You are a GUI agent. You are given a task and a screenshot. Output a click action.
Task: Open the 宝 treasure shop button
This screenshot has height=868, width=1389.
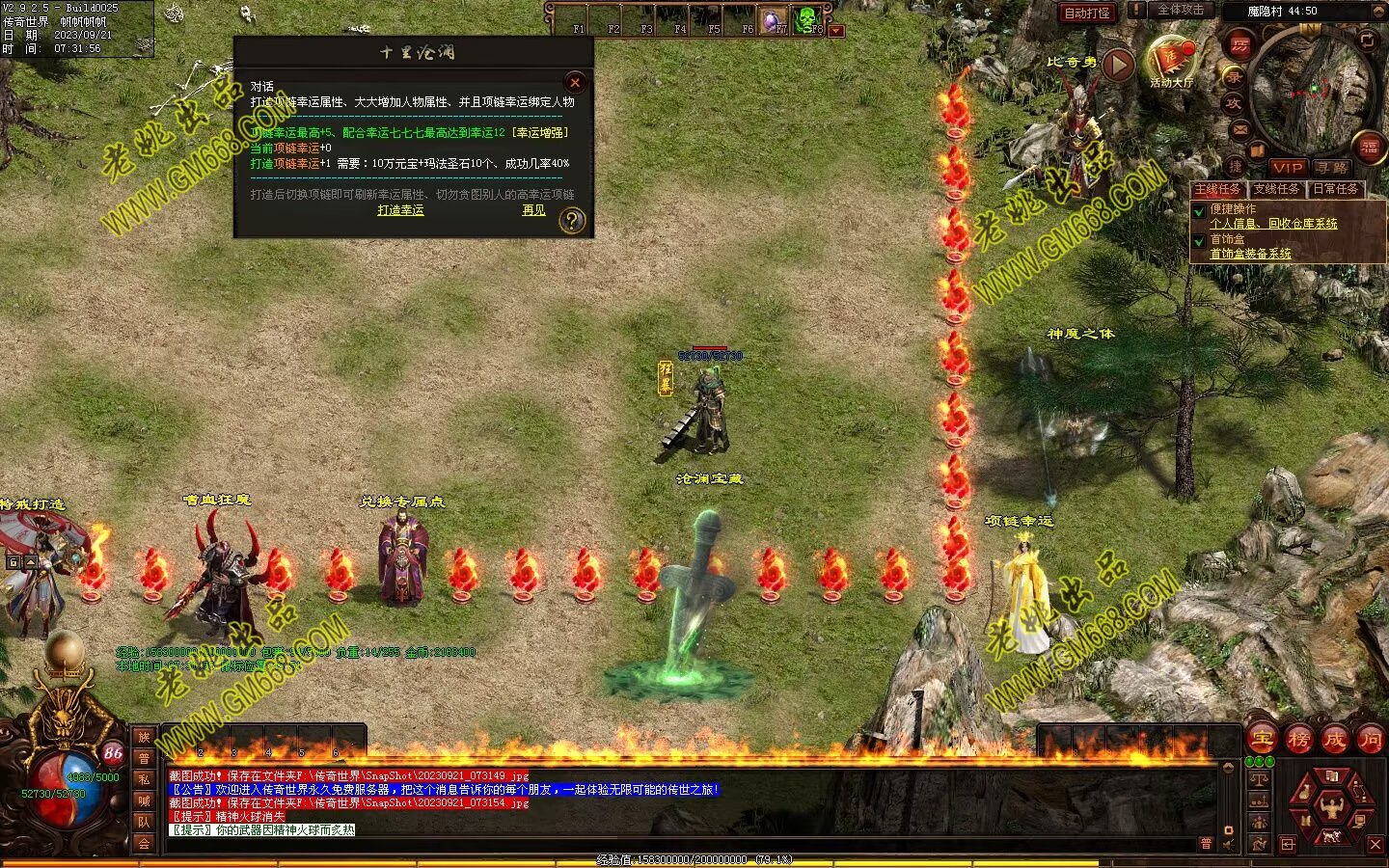[1263, 740]
